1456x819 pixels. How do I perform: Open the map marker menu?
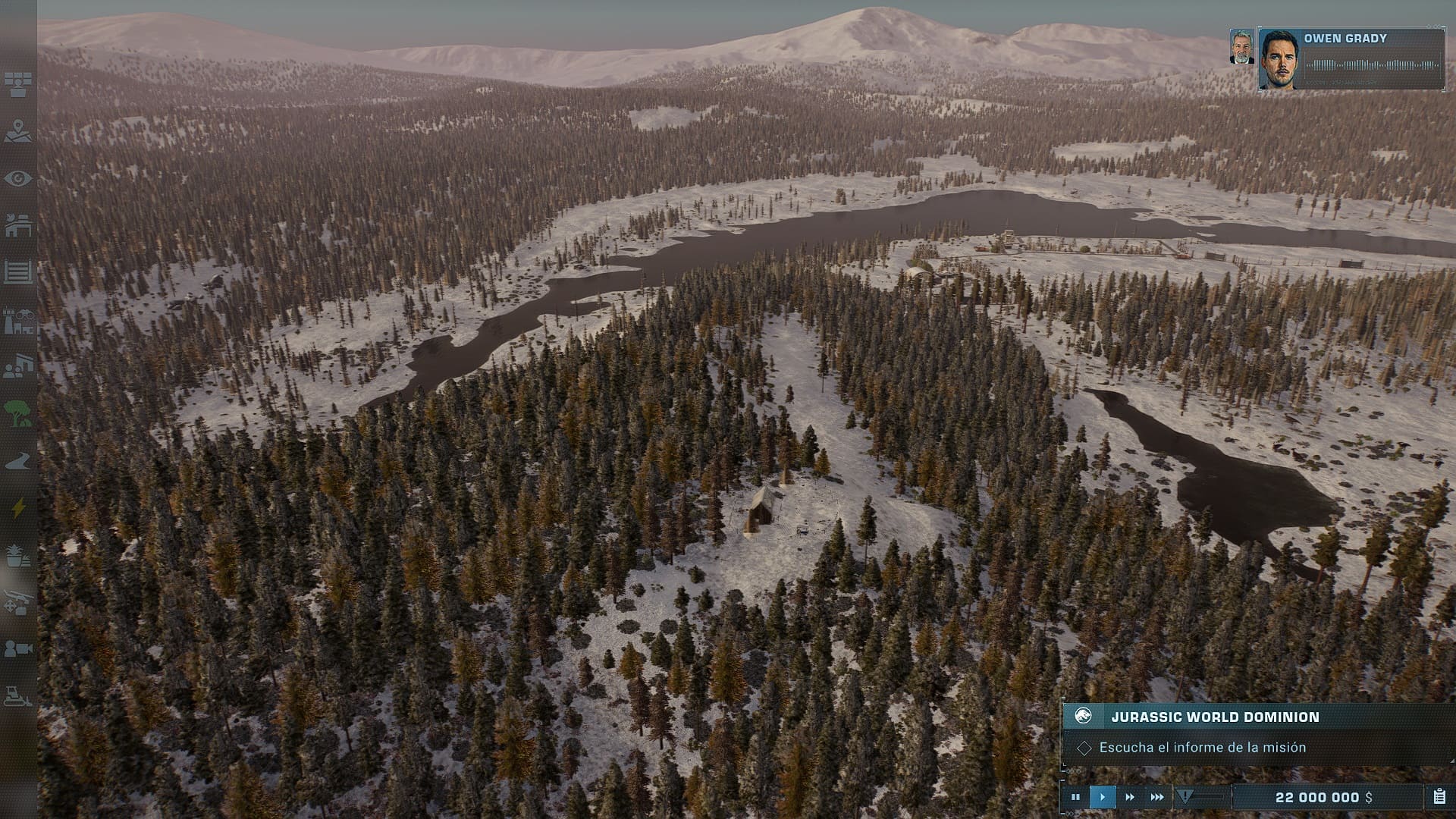17,131
